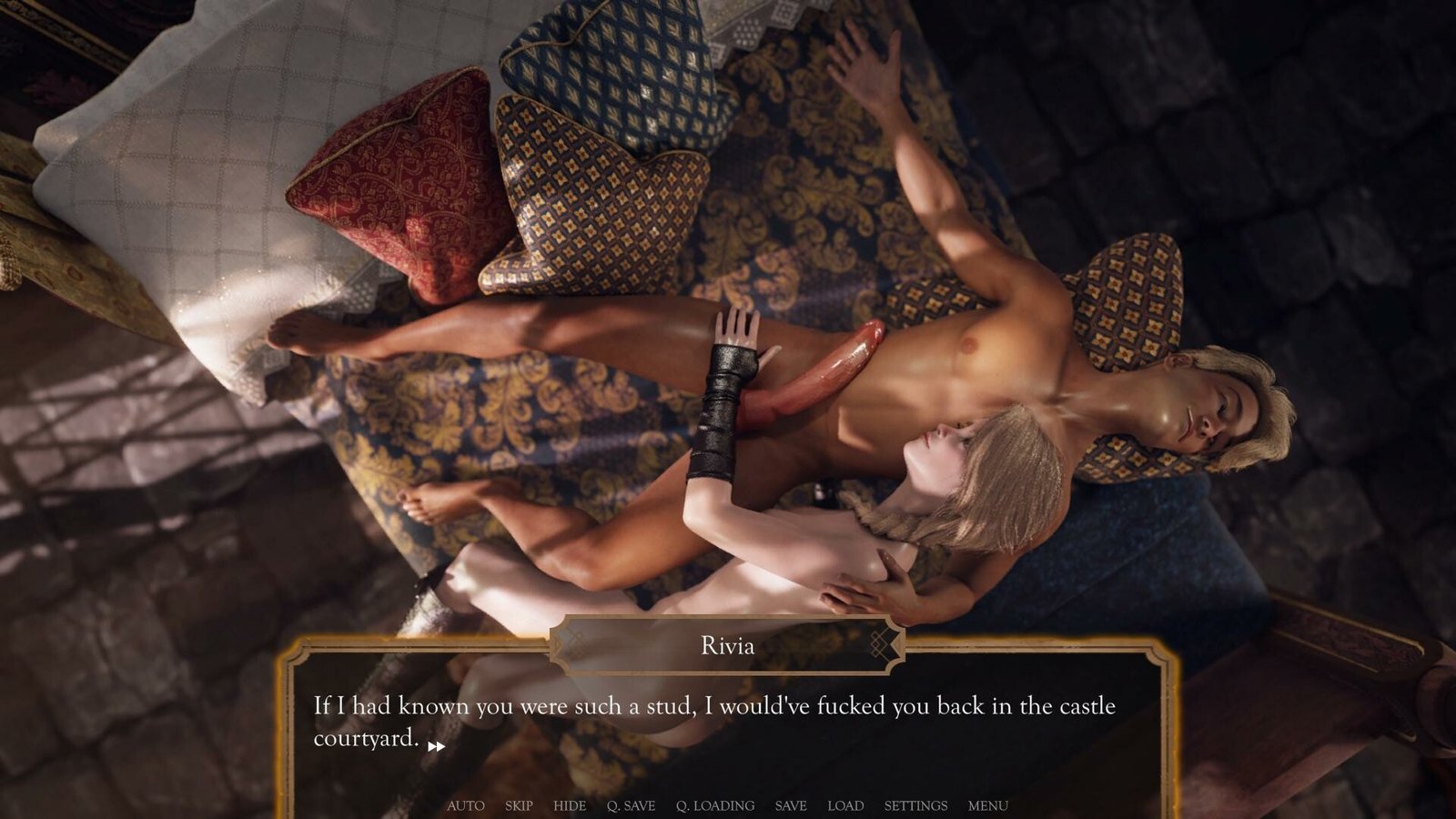Open SETTINGS from the quick menu
Screen dimensions: 1456x819
point(915,805)
